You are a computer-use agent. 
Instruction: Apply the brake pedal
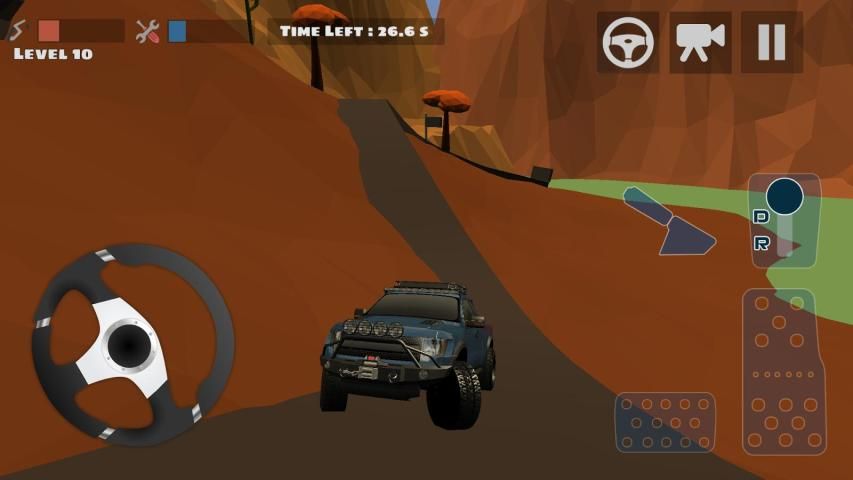coord(664,423)
